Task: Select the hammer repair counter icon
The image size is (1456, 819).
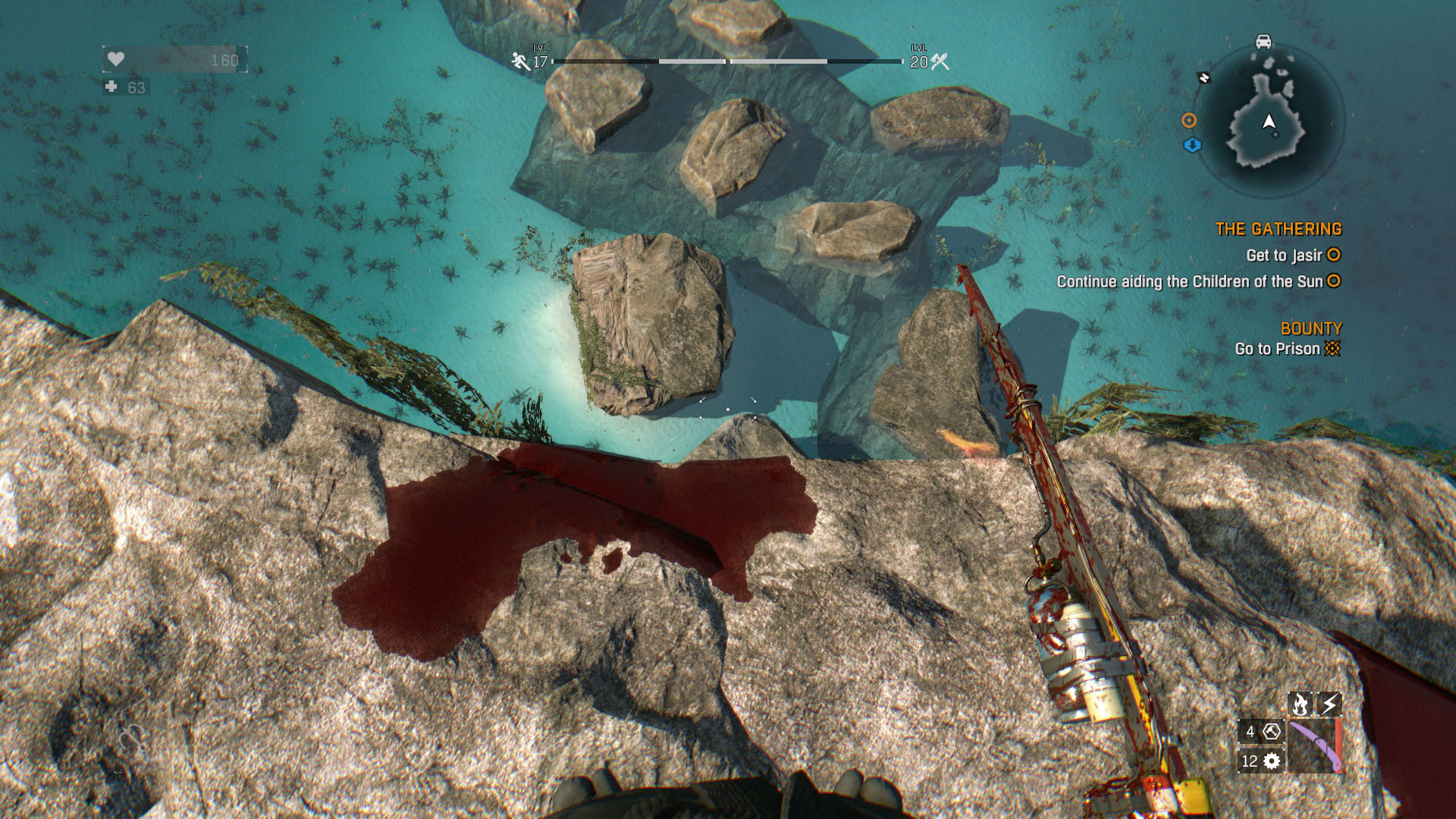Action: 1272,732
